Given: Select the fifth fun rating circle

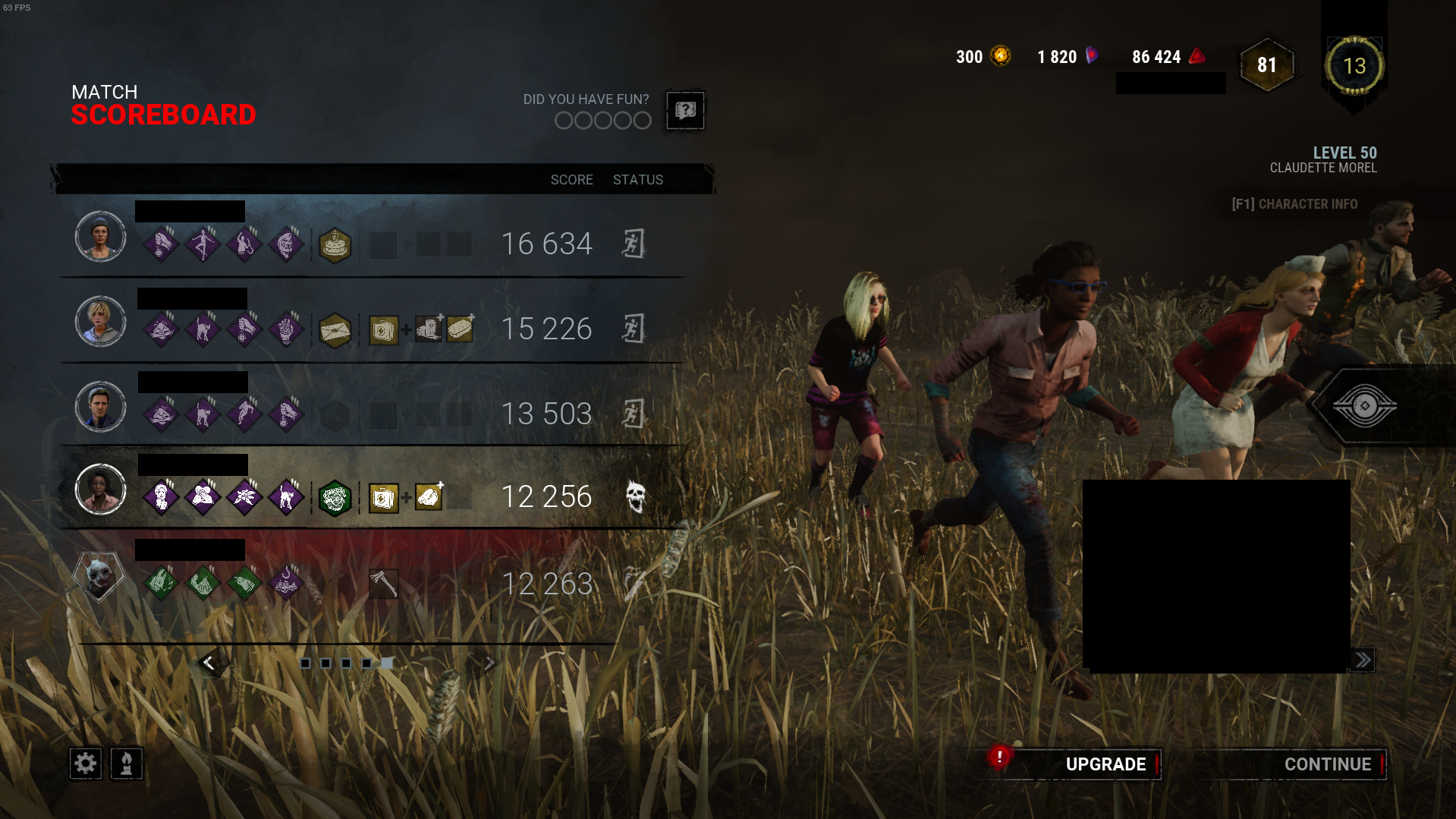Looking at the screenshot, I should click(642, 120).
